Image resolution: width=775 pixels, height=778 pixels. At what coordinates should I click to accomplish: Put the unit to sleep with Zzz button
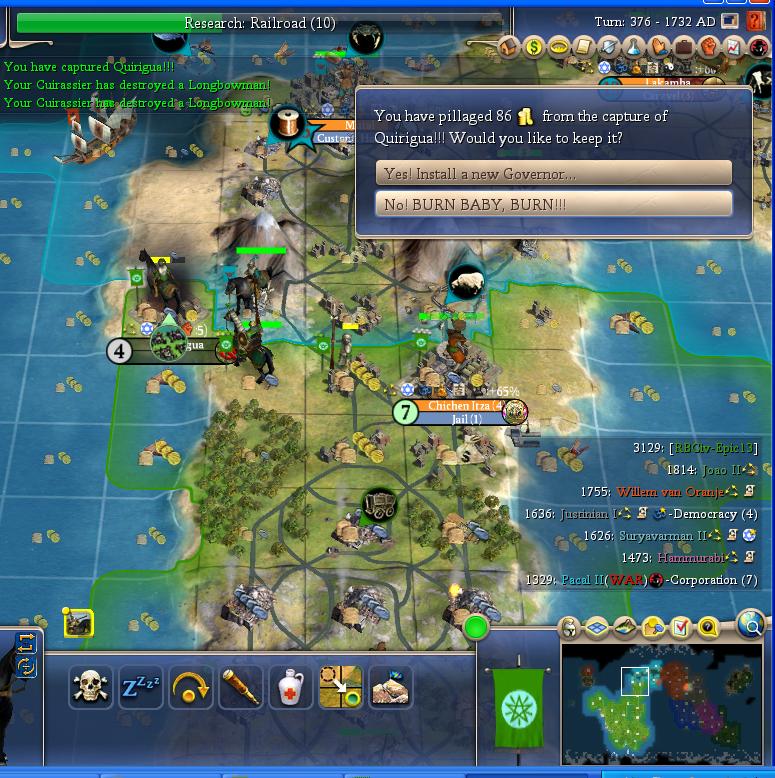(x=140, y=688)
